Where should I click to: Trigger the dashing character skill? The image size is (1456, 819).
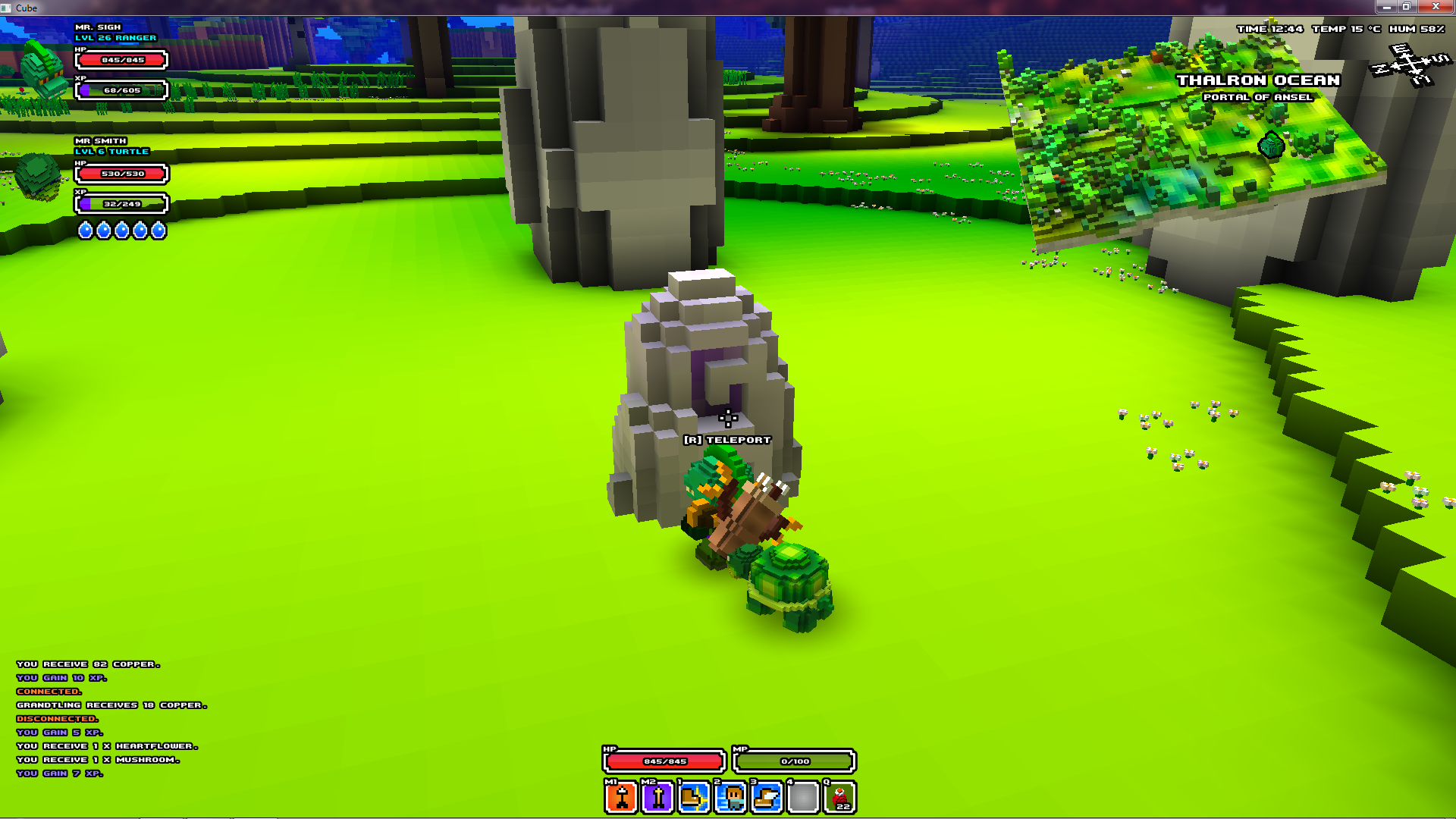tap(731, 798)
